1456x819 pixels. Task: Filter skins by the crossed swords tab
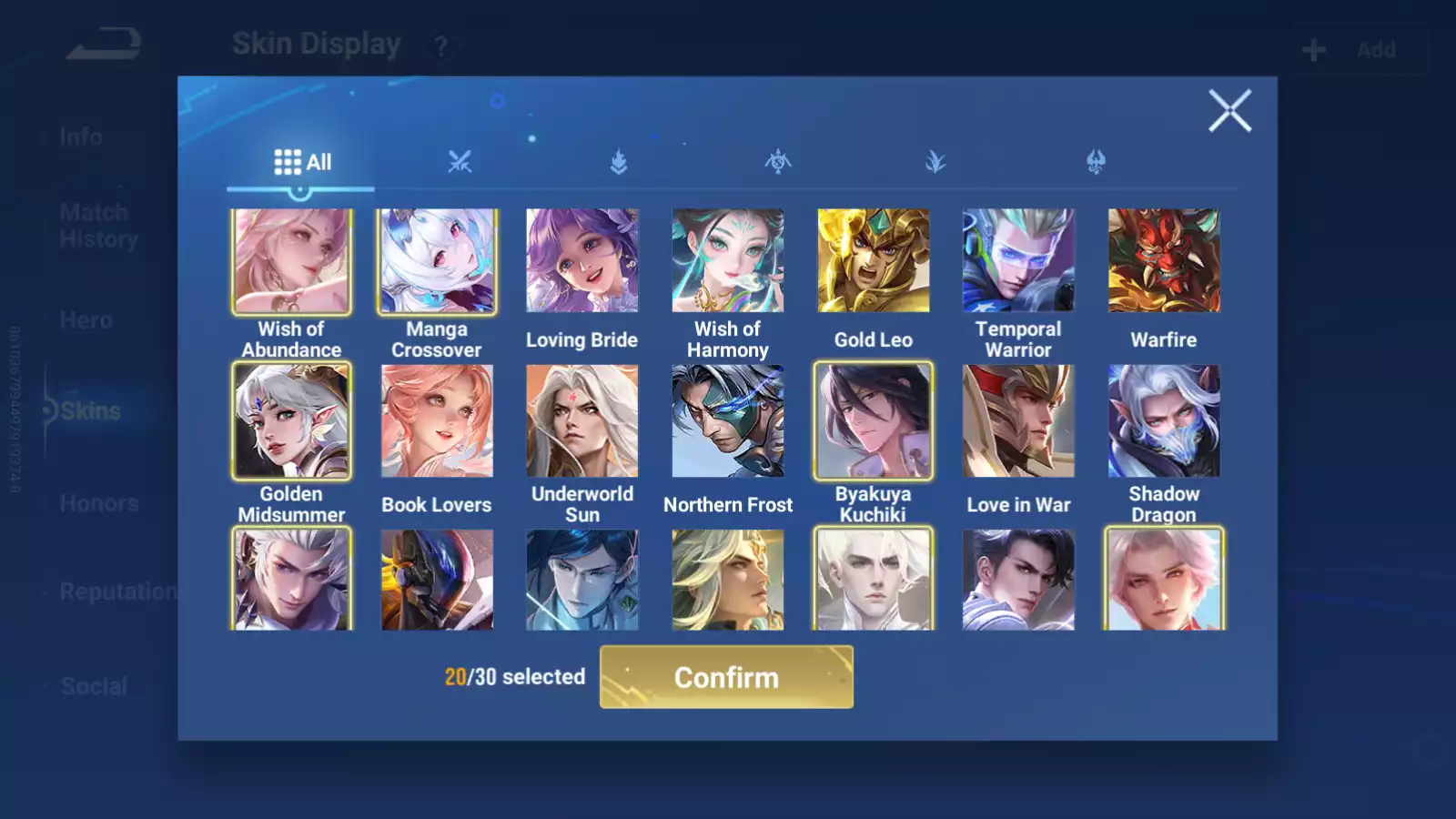[460, 163]
